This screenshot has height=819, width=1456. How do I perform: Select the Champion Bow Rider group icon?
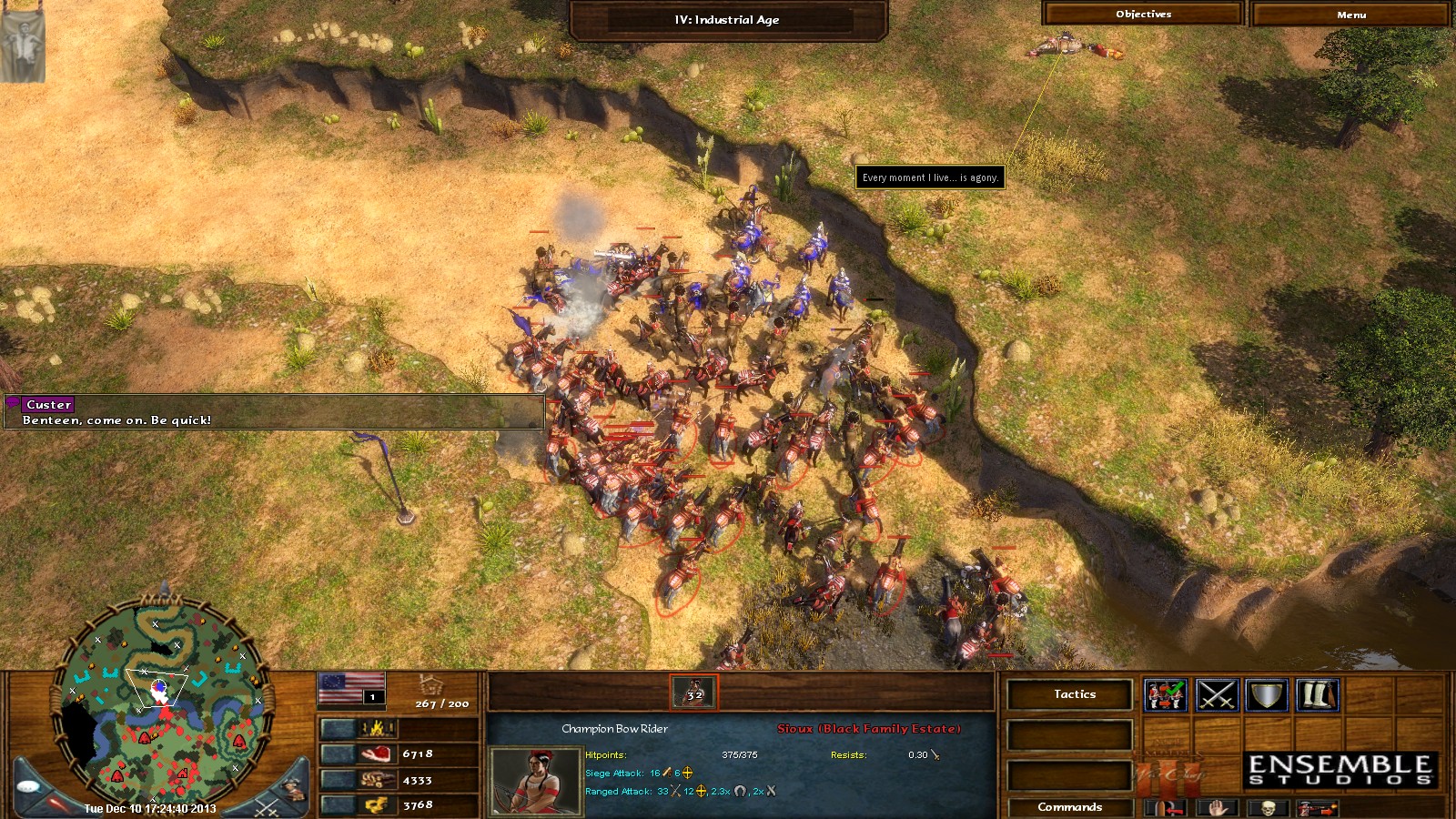coord(694,693)
